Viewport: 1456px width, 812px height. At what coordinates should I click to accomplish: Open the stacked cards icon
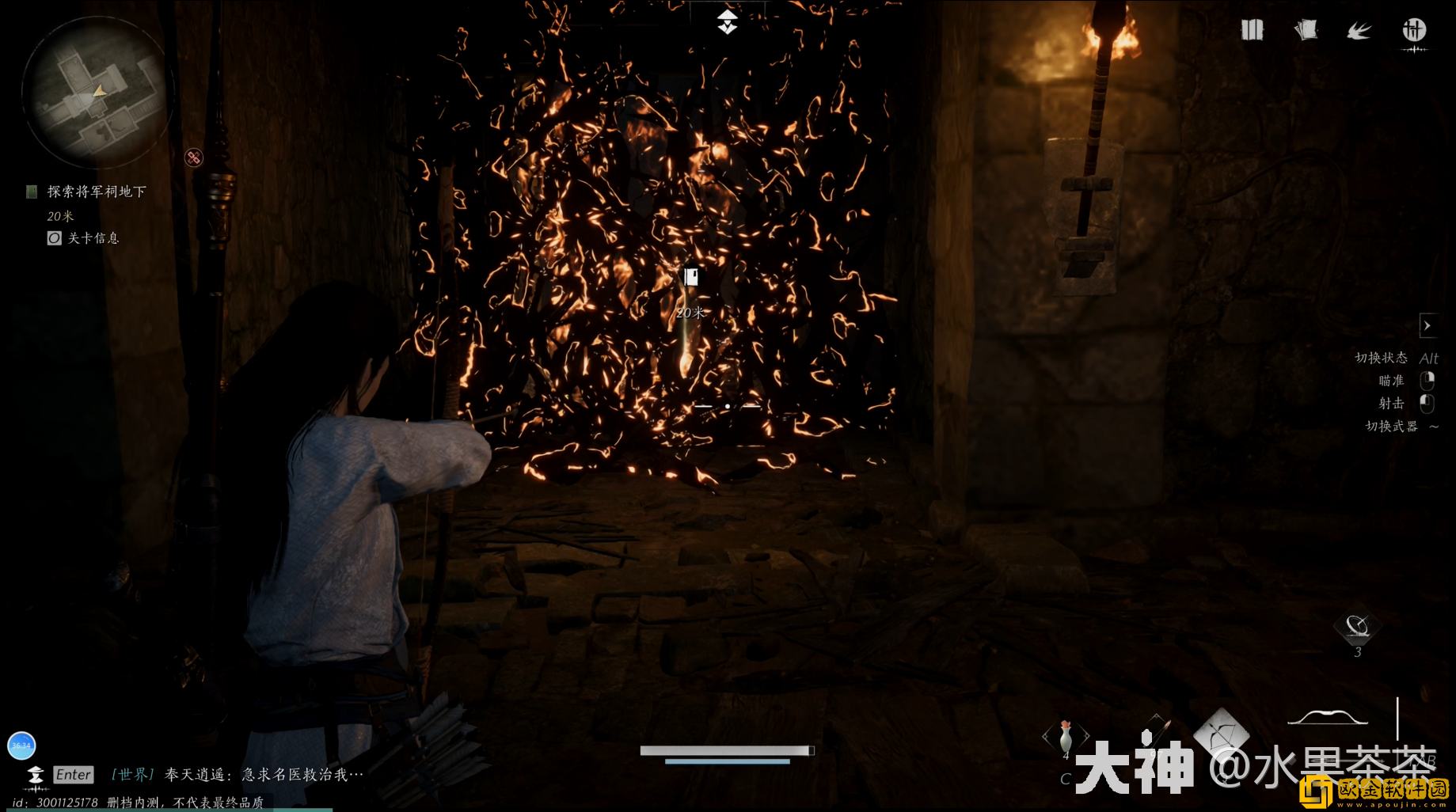1306,30
